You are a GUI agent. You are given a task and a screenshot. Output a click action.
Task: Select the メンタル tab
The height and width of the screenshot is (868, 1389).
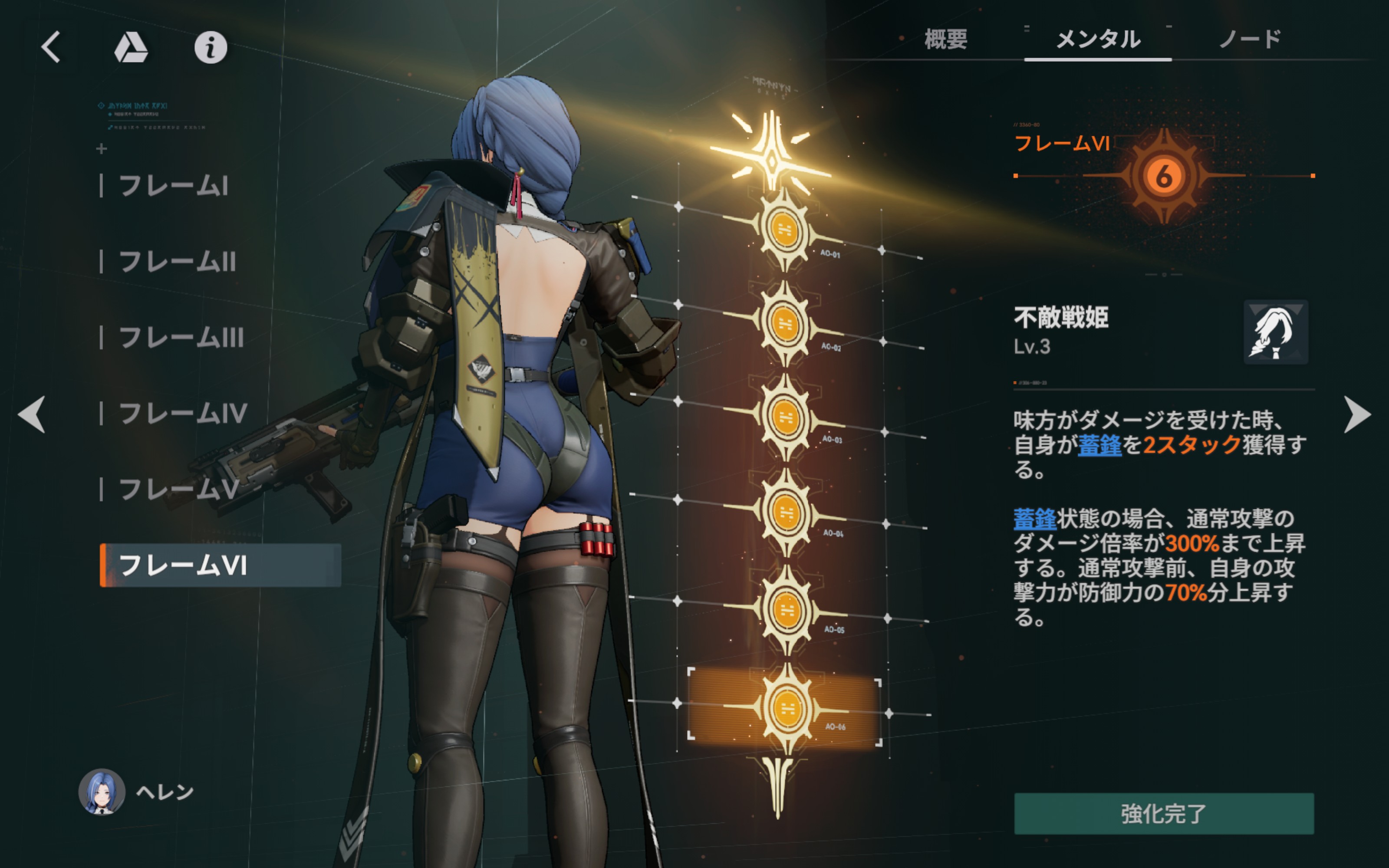1098,39
